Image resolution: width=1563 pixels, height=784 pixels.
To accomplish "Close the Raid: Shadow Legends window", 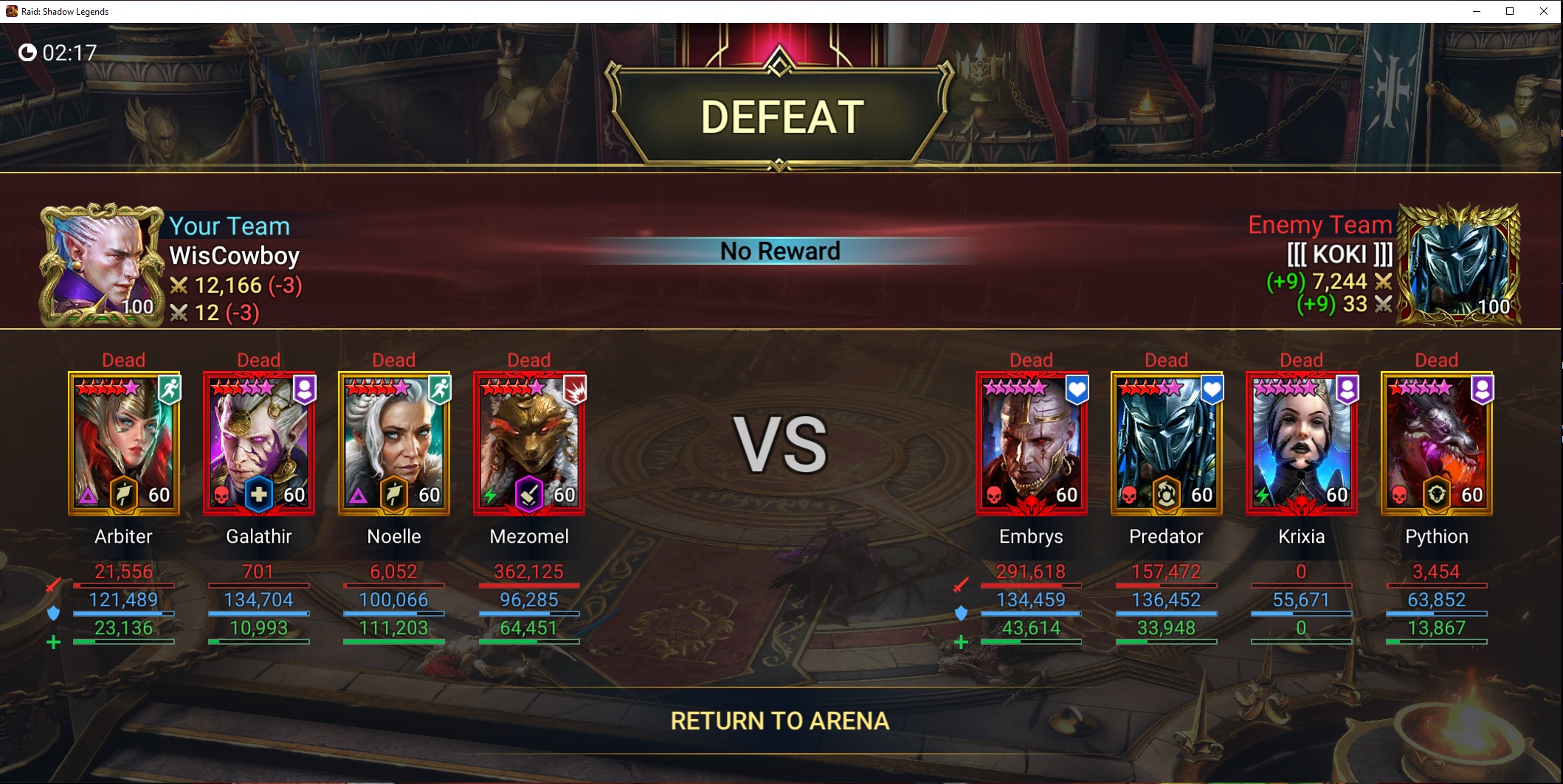I will [x=1543, y=11].
